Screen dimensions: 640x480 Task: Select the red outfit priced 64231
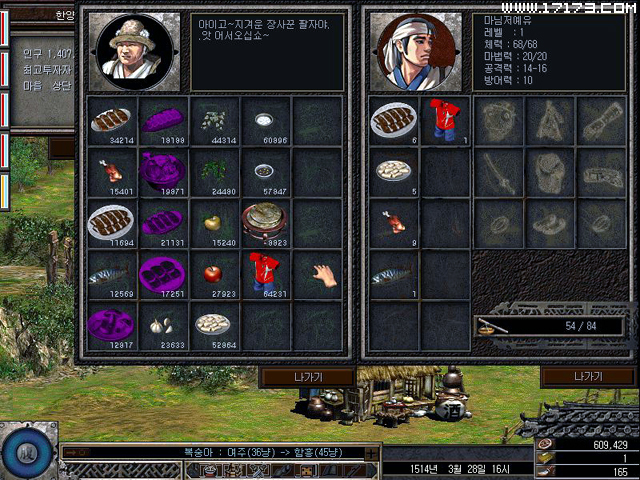click(x=264, y=271)
